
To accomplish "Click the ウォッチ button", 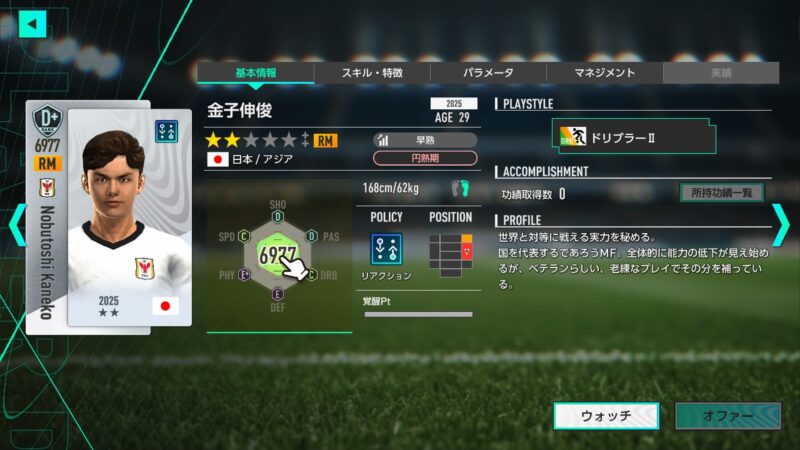I will point(606,416).
